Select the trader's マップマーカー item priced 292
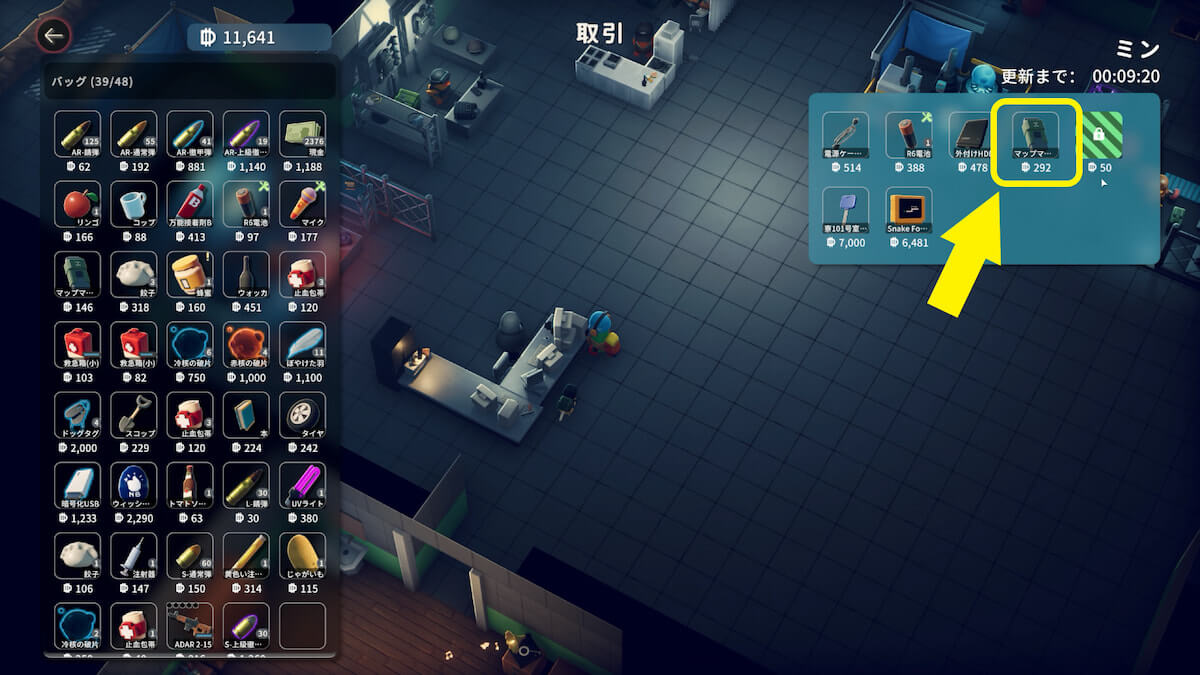The width and height of the screenshot is (1200, 675). [1035, 136]
